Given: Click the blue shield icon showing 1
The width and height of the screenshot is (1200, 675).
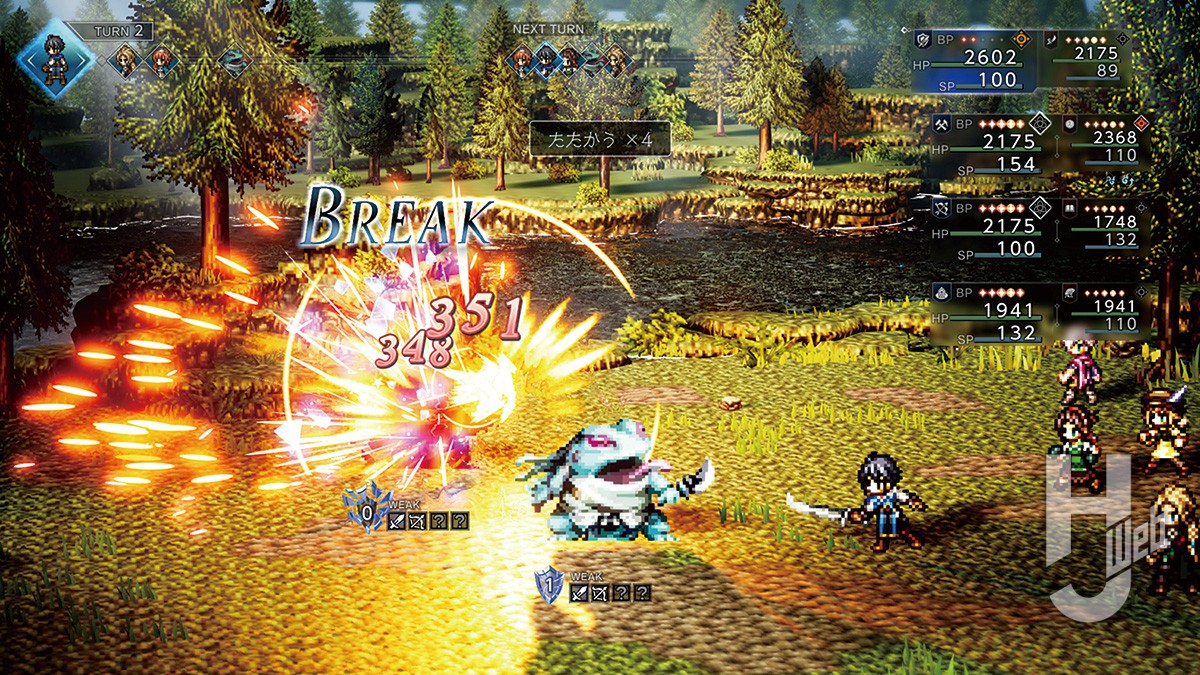Looking at the screenshot, I should tap(548, 586).
